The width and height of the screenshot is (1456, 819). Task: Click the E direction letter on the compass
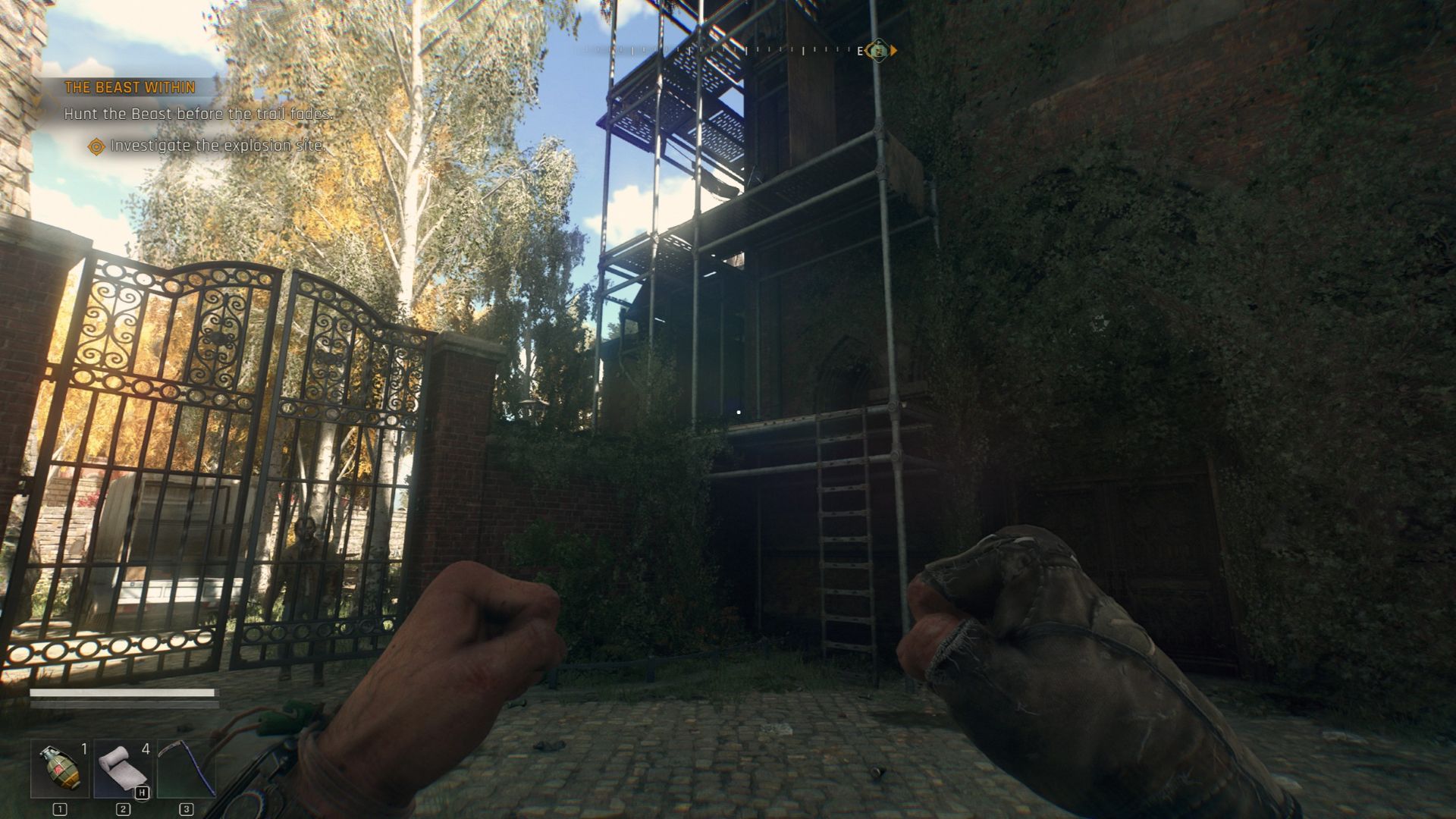click(861, 51)
